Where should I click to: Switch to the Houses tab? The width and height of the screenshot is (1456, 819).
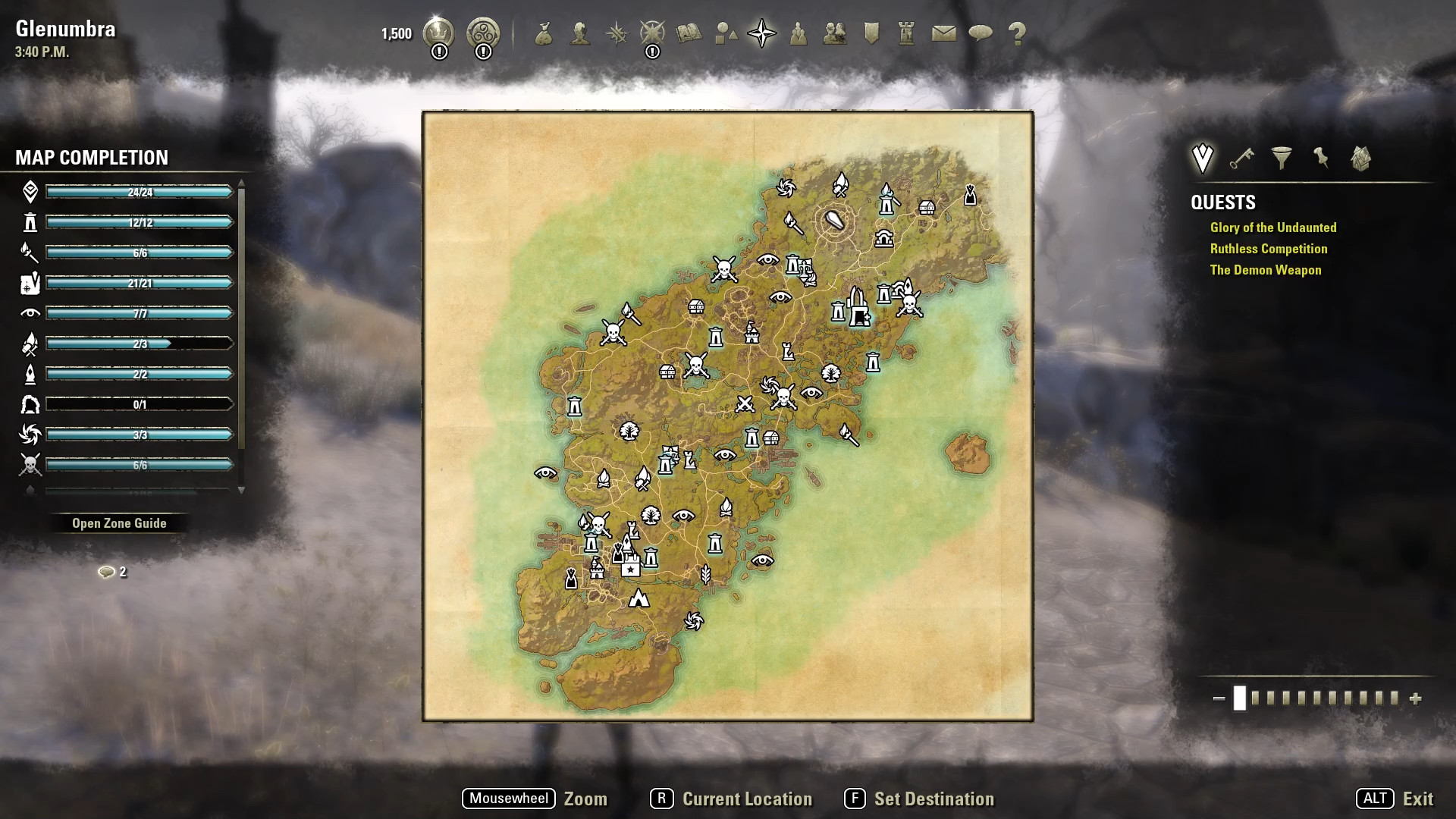pyautogui.click(x=1361, y=158)
